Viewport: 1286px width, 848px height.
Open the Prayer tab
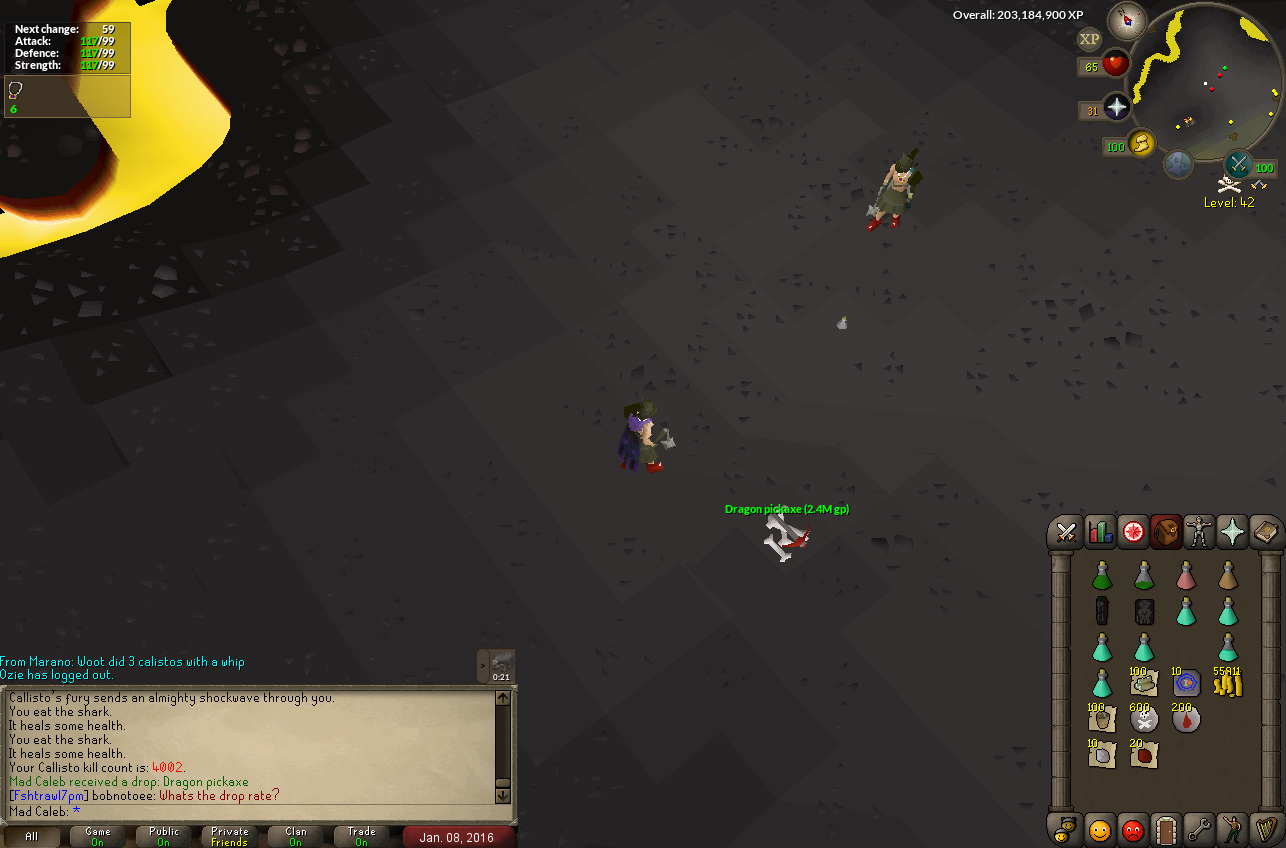[x=1232, y=532]
